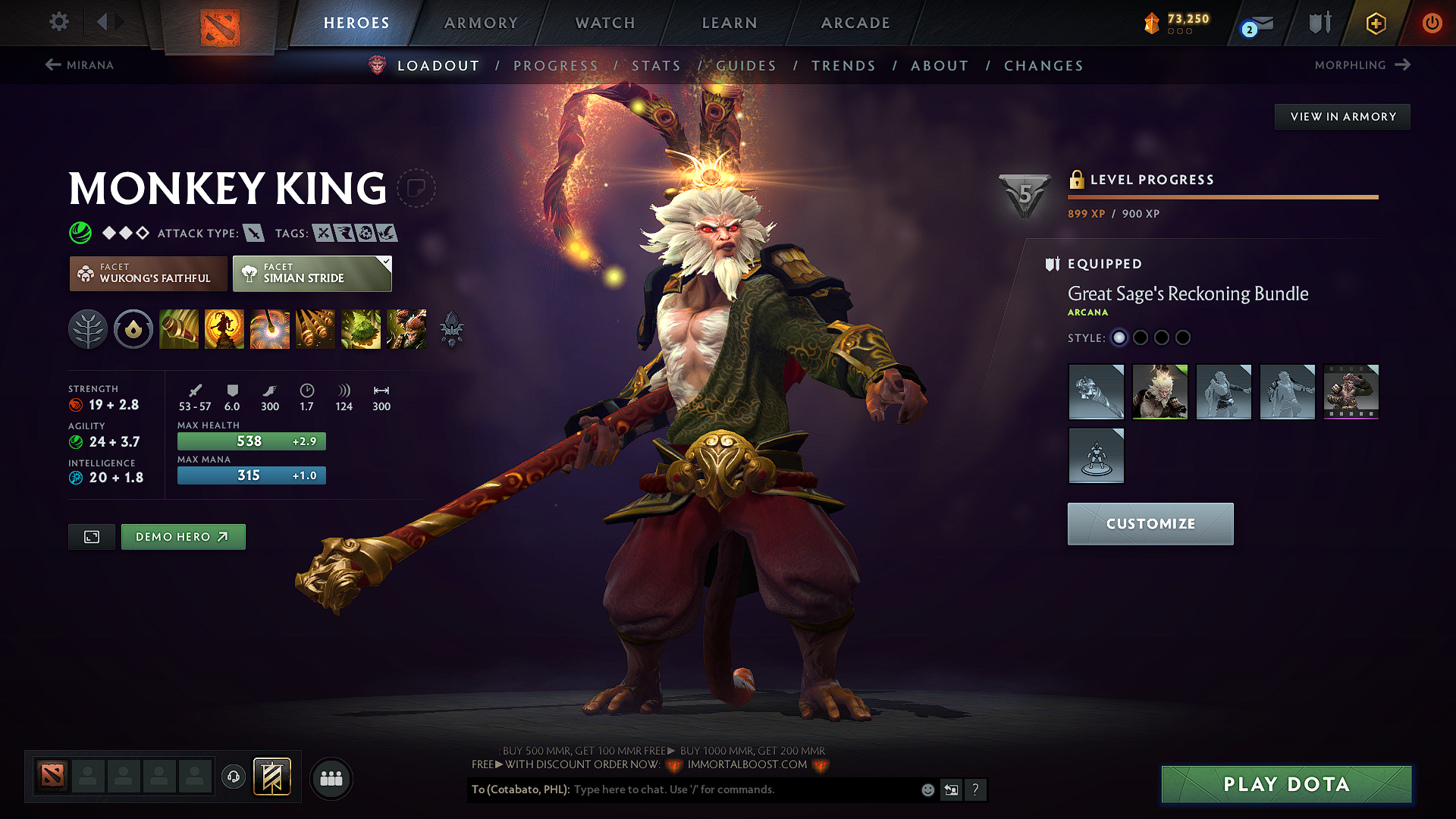Screen dimensions: 1456x819
Task: Click the Jingu Mastery ability icon
Action: (315, 329)
